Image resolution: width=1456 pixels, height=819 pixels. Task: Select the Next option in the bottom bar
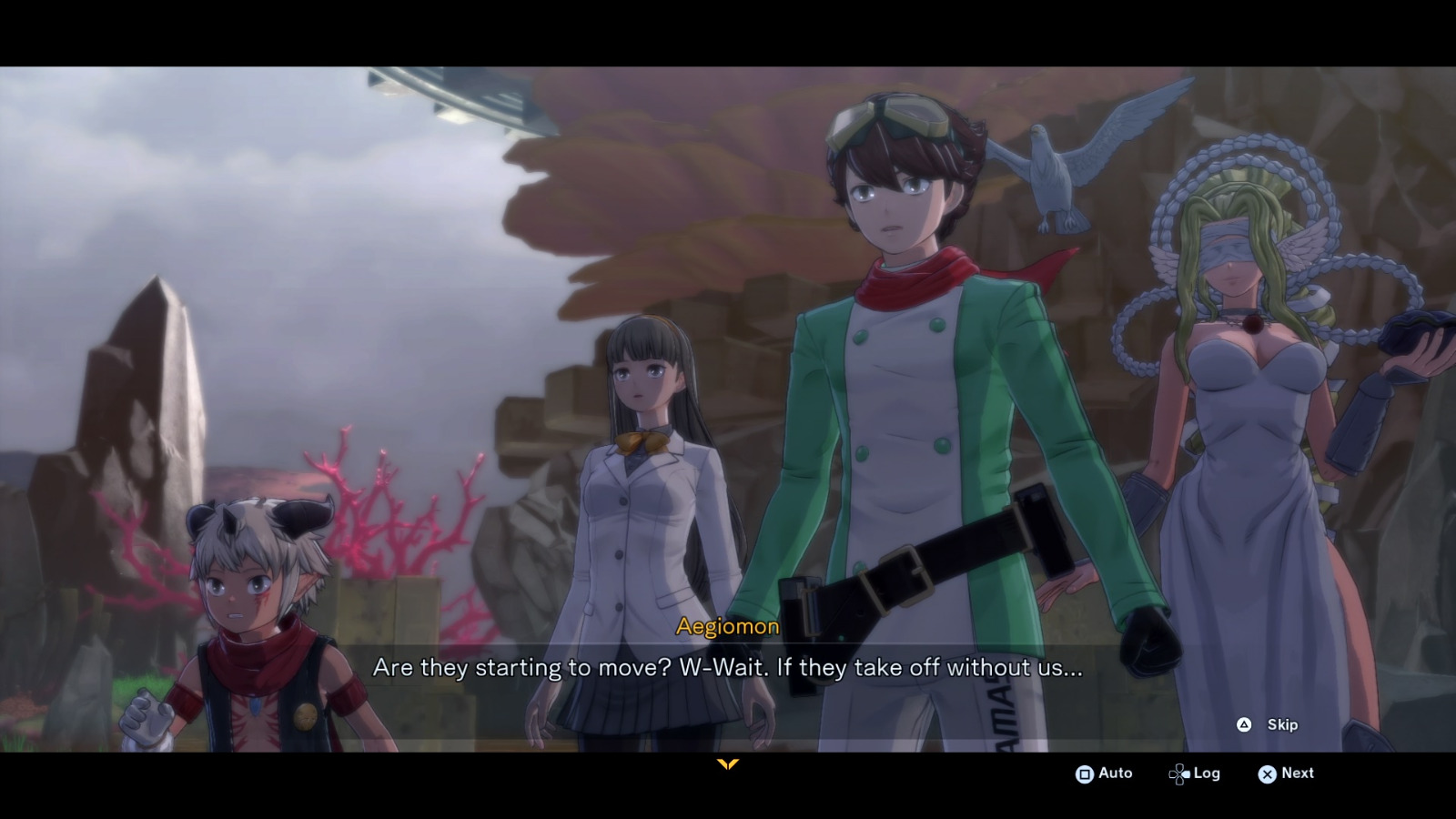click(1296, 773)
